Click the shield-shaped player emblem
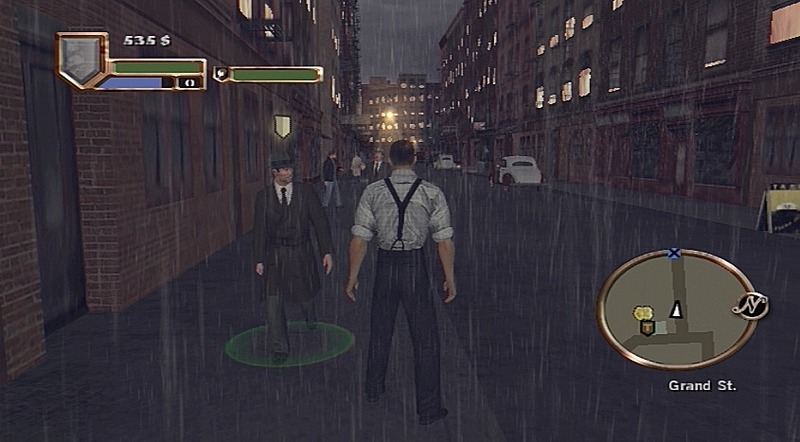Image resolution: width=800 pixels, height=442 pixels. click(81, 59)
